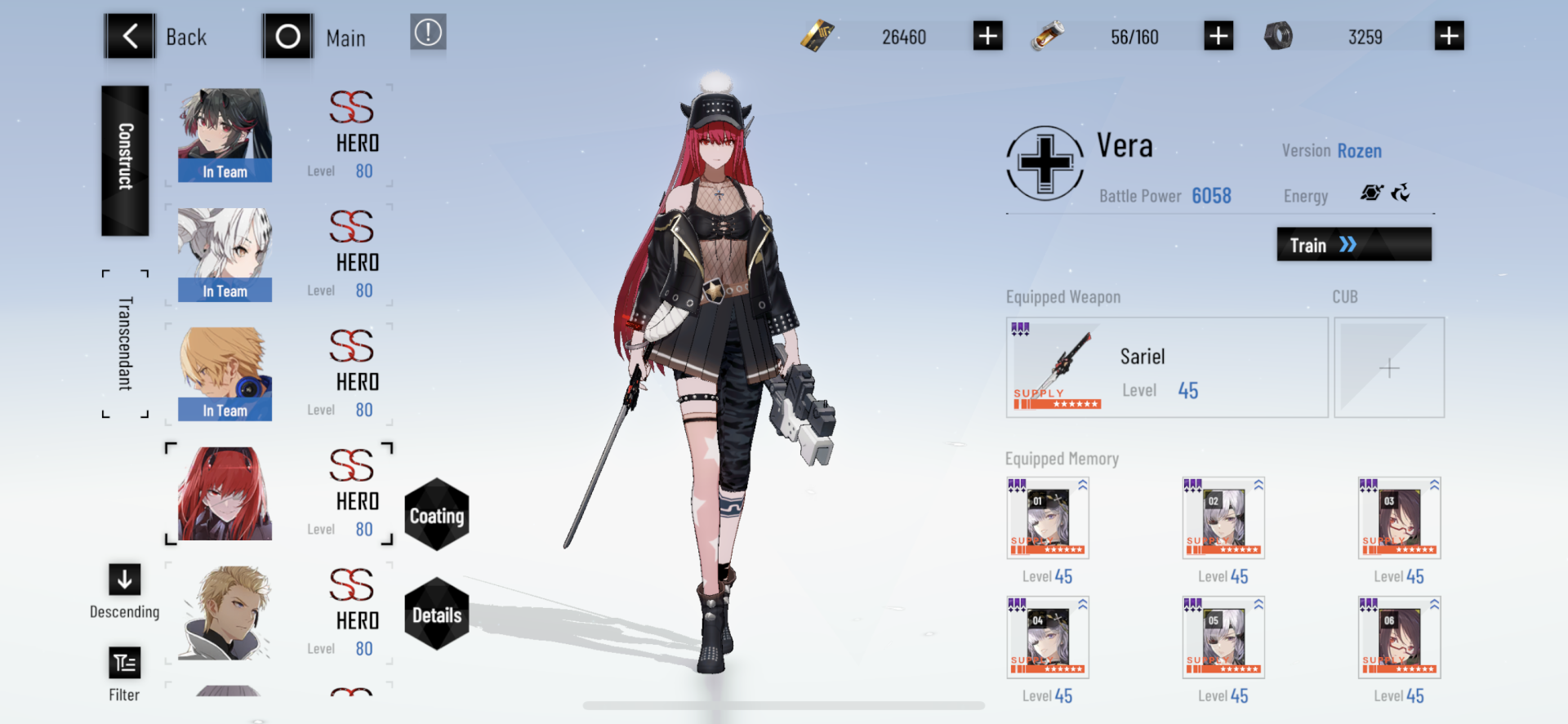Switch to the Construct tab
Viewport: 1568px width, 724px height.
[124, 160]
